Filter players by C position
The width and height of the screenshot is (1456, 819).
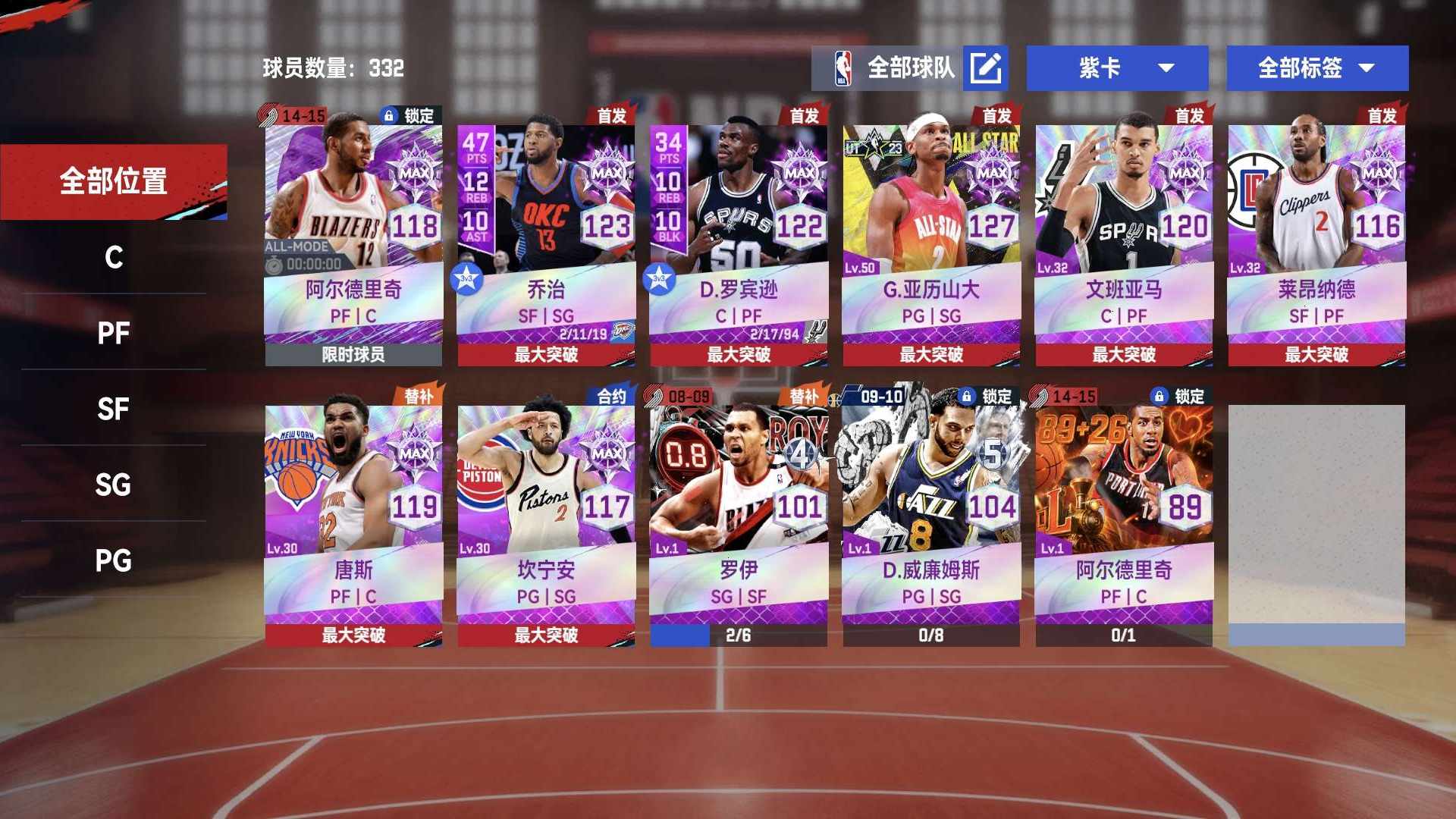[114, 257]
